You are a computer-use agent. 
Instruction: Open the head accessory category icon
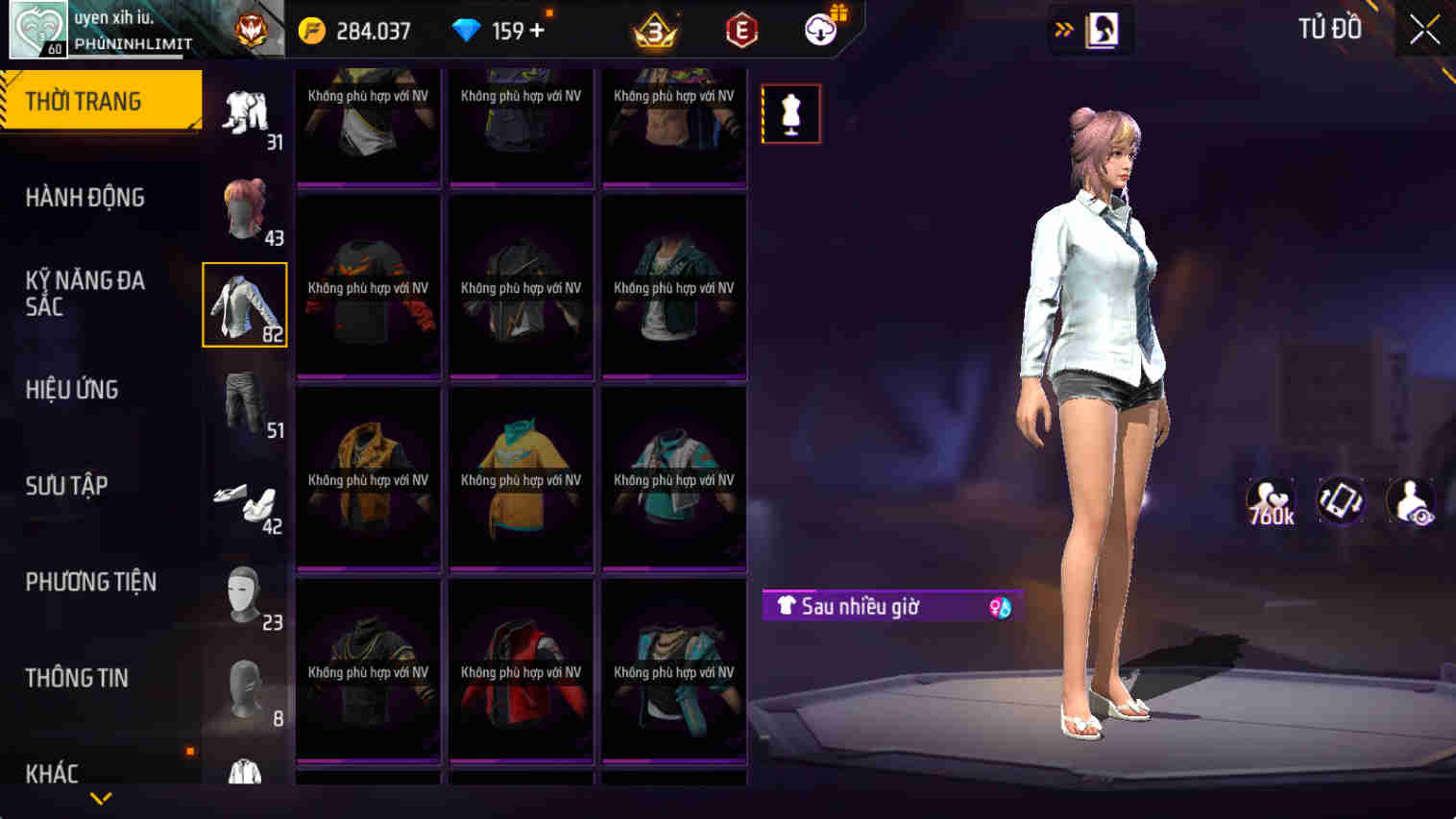click(x=245, y=689)
